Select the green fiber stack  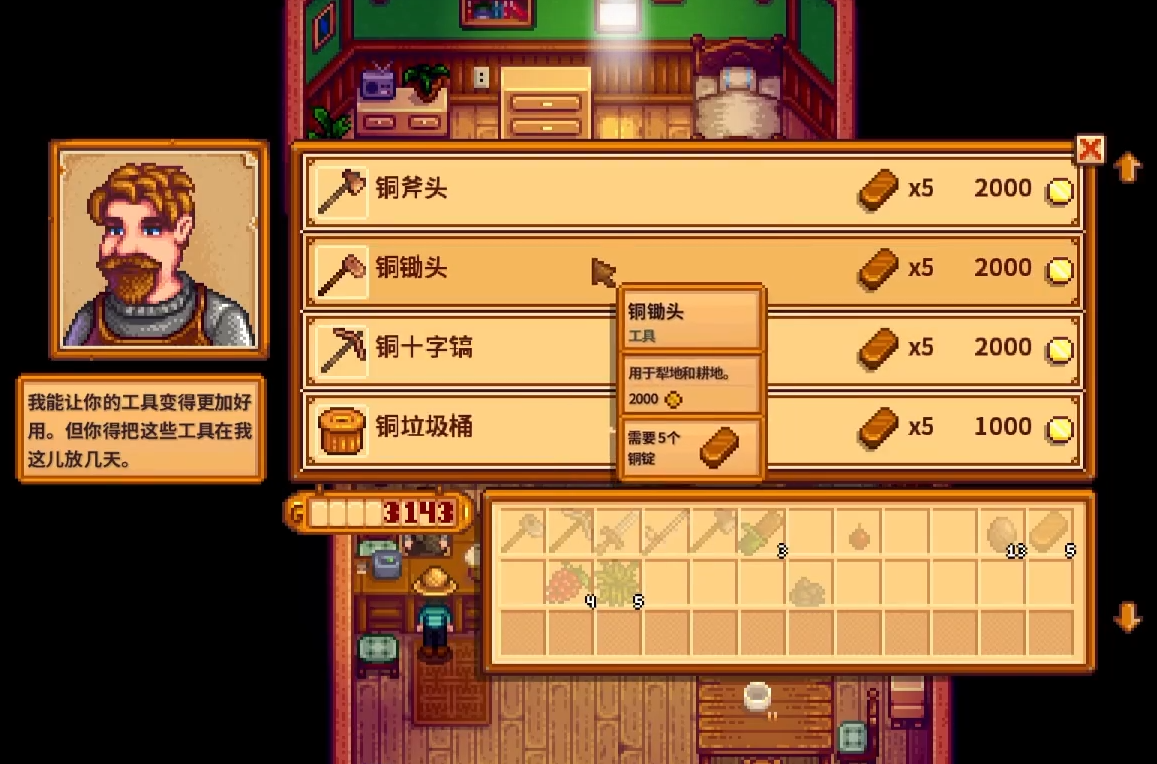[x=618, y=582]
